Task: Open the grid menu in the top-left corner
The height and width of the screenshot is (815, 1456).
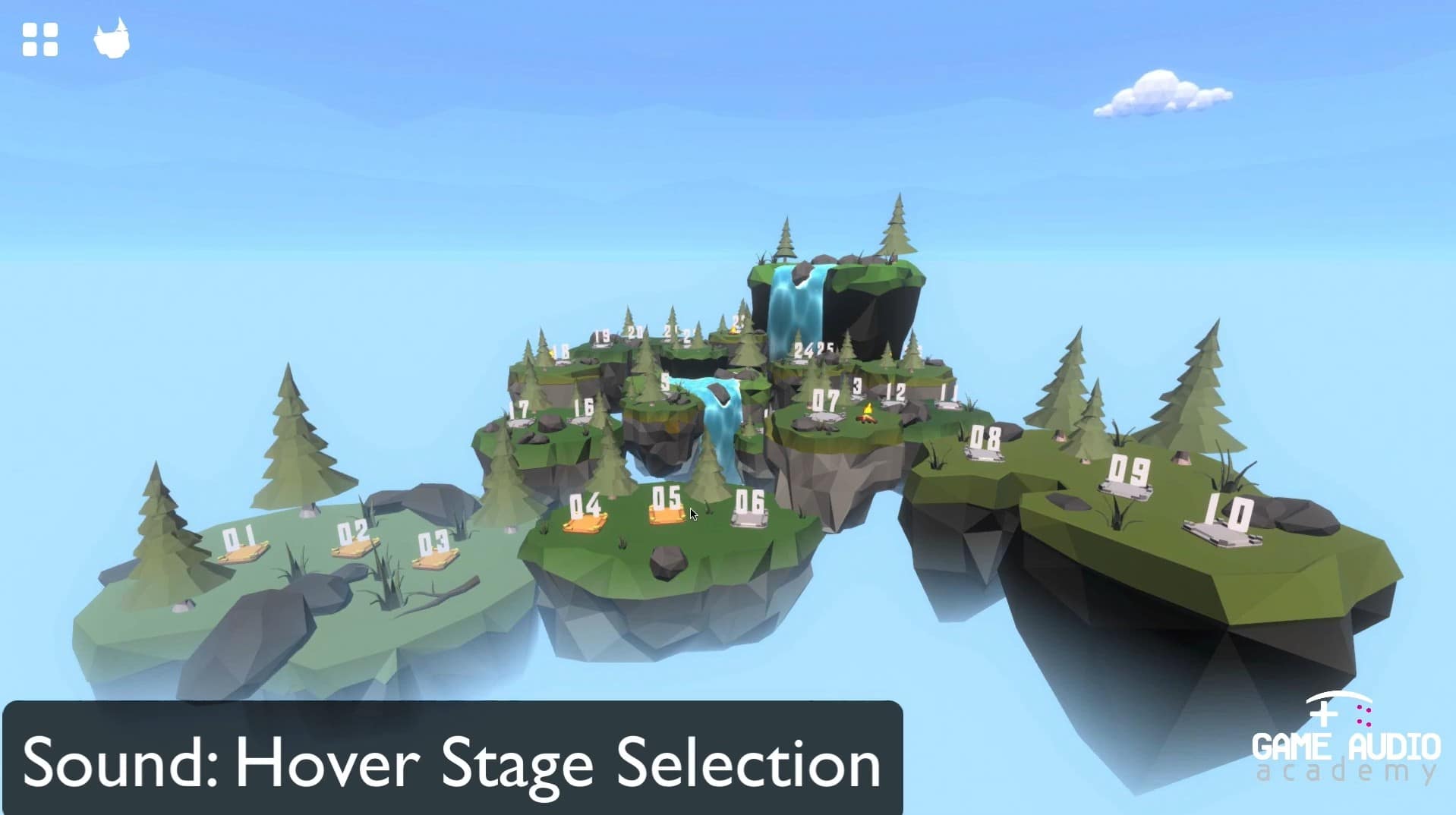Action: point(41,40)
